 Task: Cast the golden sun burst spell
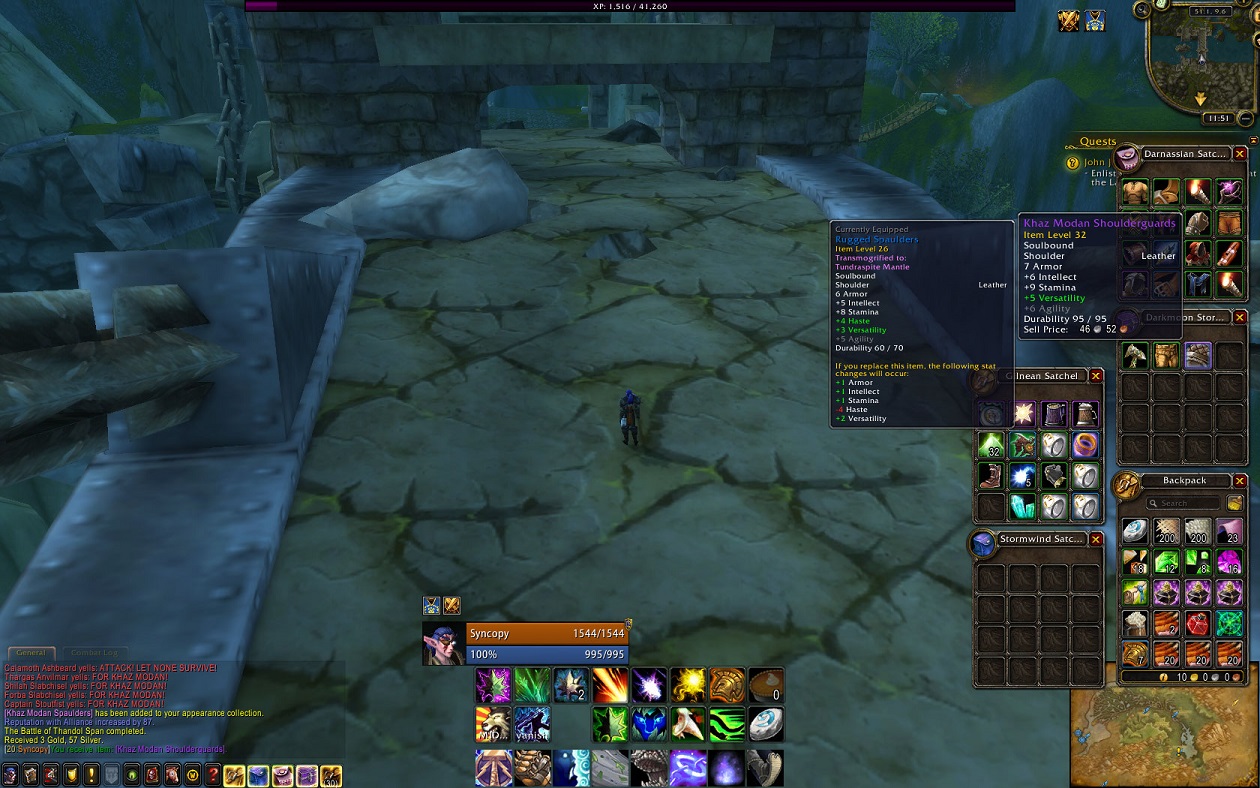[687, 685]
